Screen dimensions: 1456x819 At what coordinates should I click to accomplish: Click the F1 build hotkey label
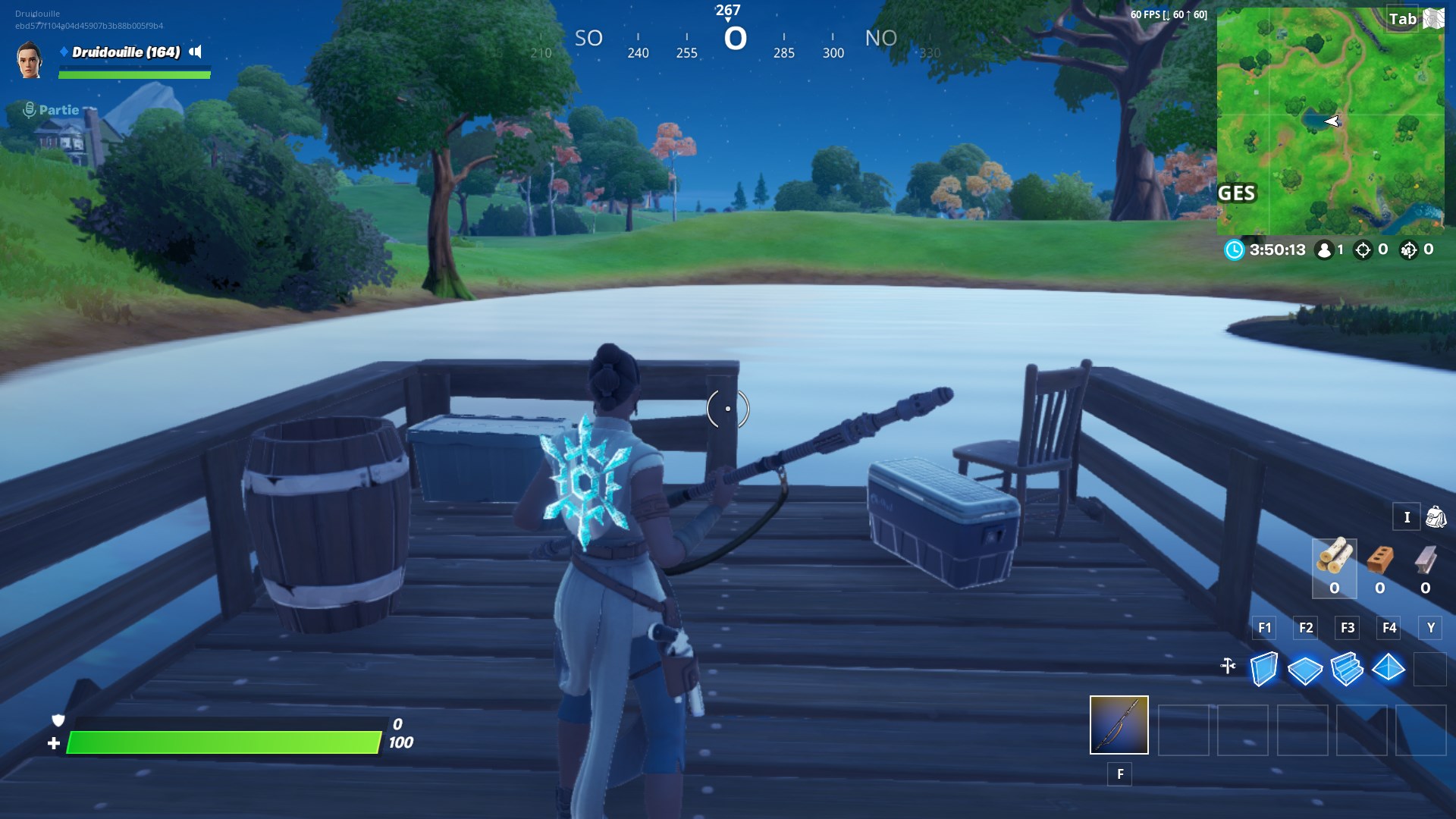pyautogui.click(x=1264, y=628)
